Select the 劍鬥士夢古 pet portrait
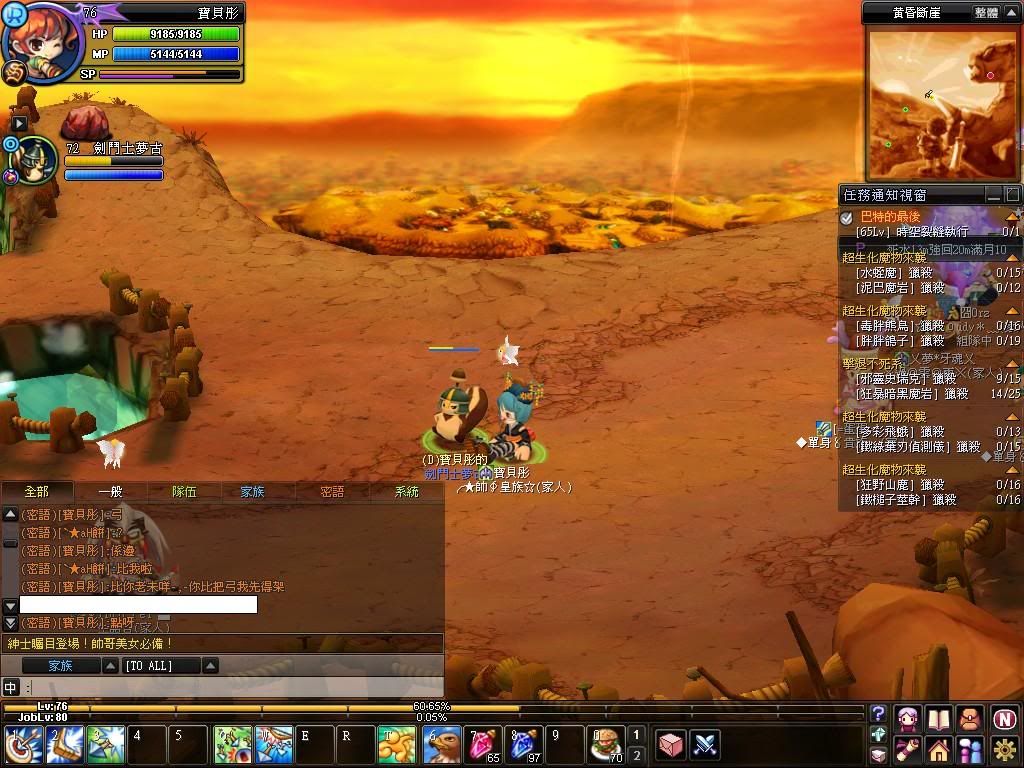This screenshot has width=1024, height=768. (x=35, y=160)
